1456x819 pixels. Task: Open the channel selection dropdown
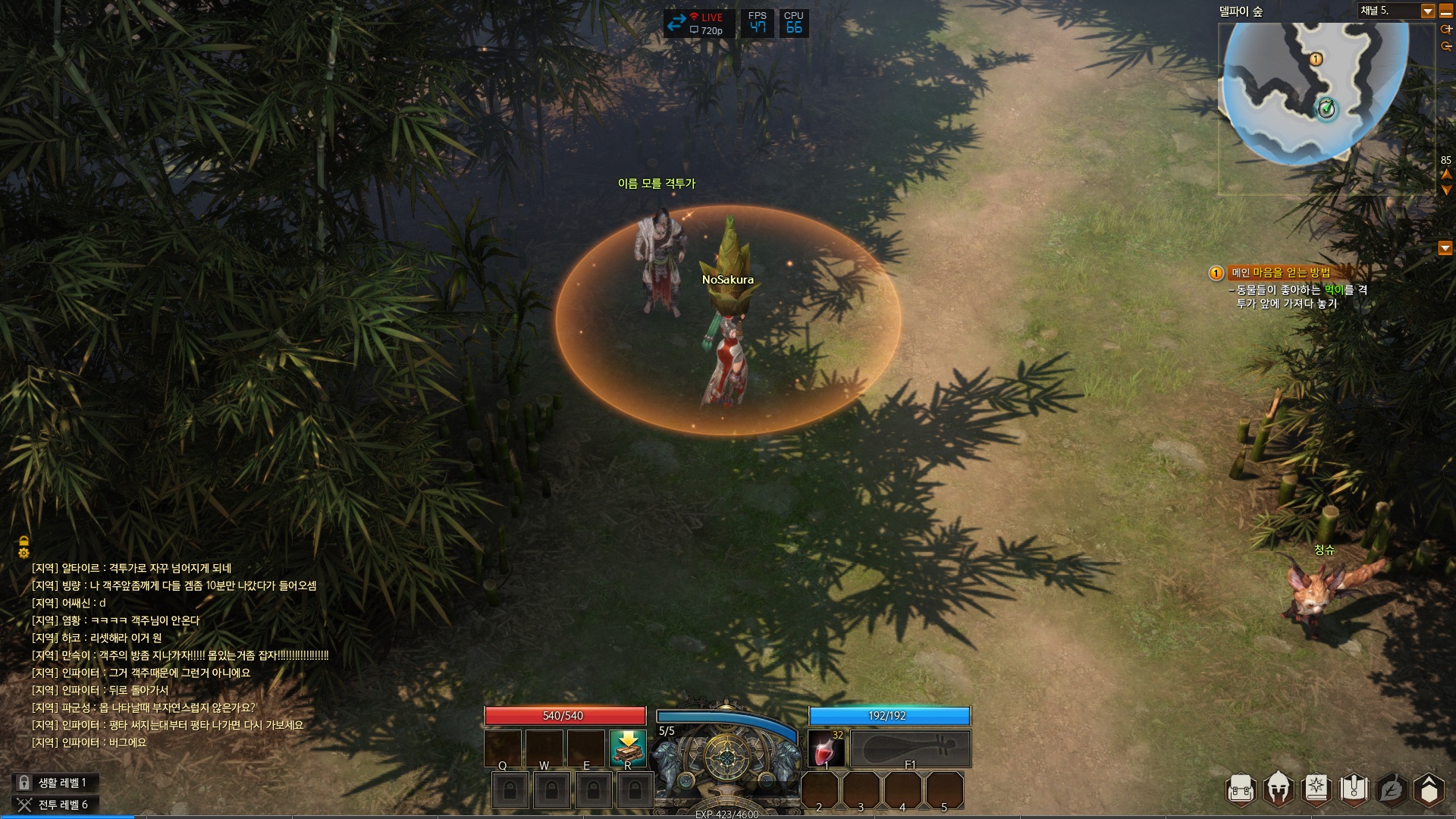click(x=1427, y=11)
